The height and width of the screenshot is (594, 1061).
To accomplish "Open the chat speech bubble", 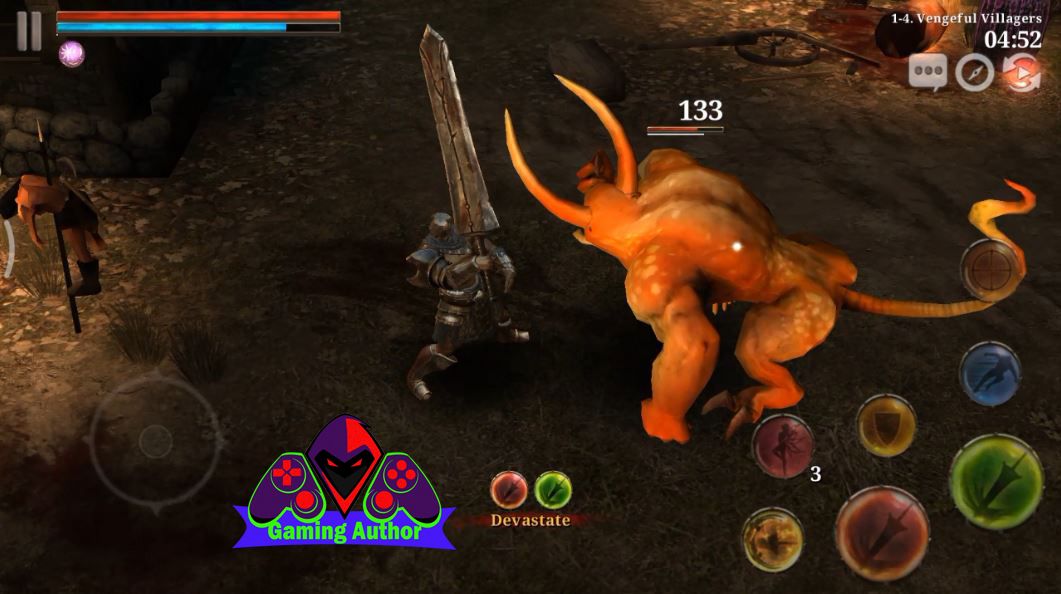I will (x=928, y=73).
